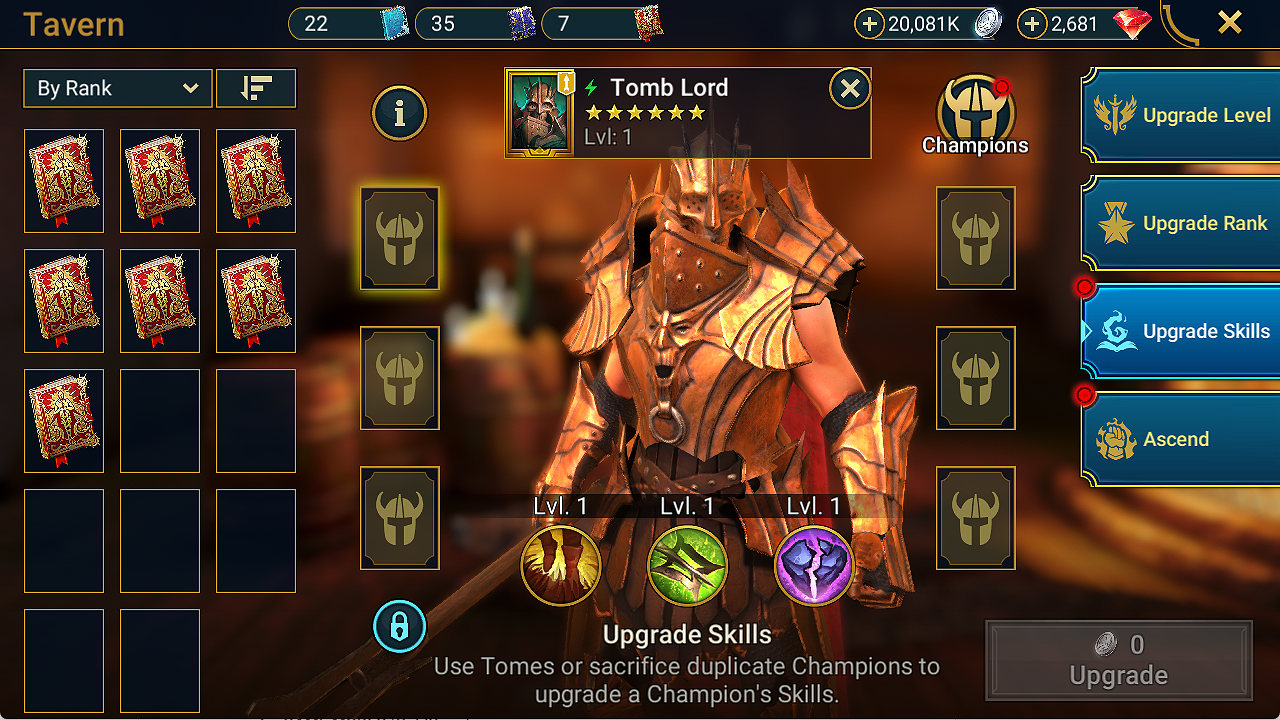Select the green second skill icon
Viewport: 1280px width, 720px height.
click(x=687, y=567)
